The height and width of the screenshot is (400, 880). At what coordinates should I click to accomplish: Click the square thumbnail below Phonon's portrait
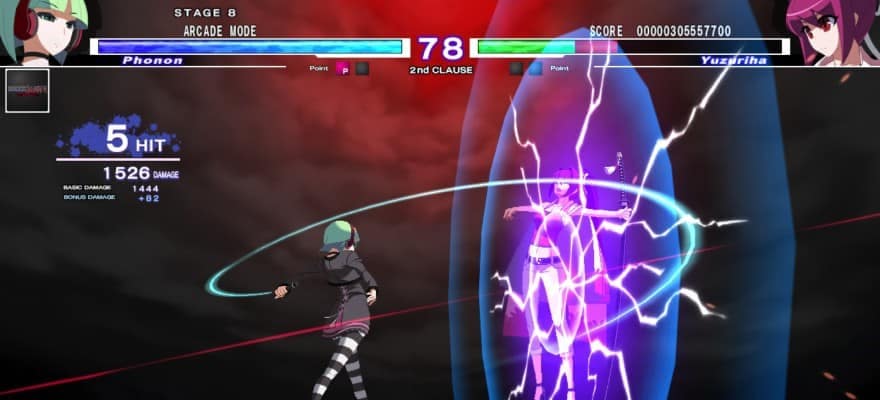click(27, 91)
